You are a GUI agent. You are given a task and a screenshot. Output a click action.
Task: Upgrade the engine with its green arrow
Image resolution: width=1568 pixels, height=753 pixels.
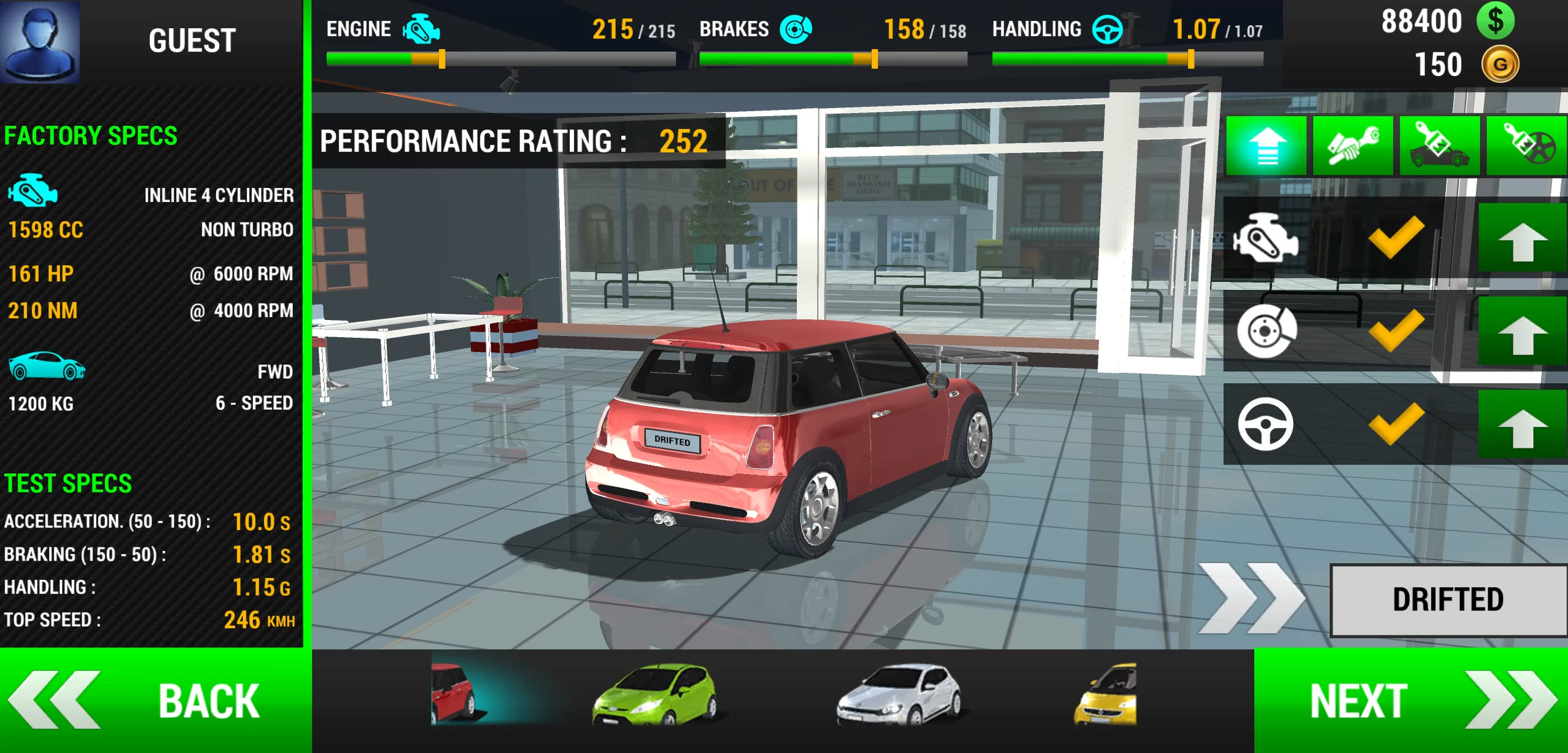tap(1521, 239)
